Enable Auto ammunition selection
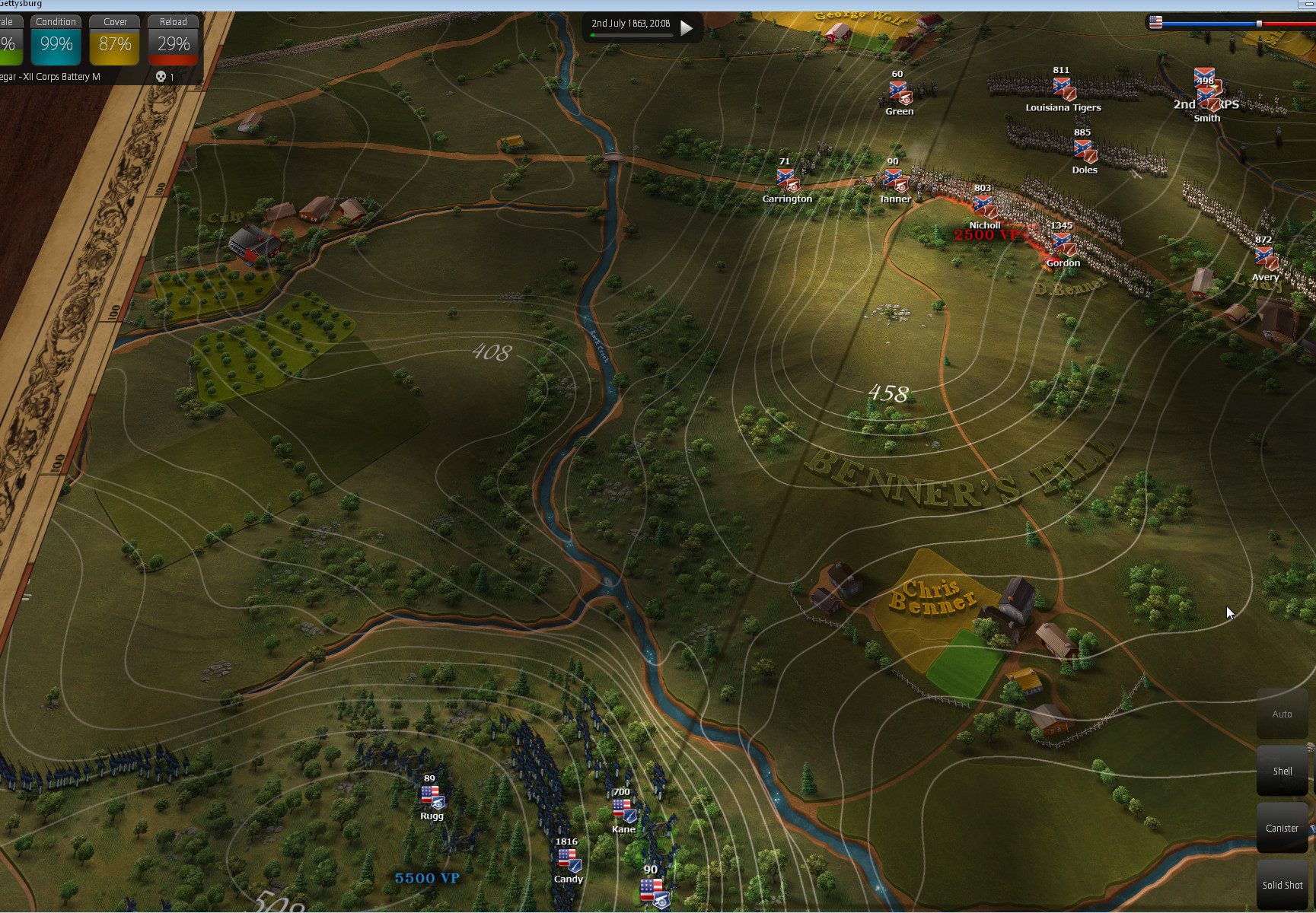The width and height of the screenshot is (1316, 913). click(1283, 714)
